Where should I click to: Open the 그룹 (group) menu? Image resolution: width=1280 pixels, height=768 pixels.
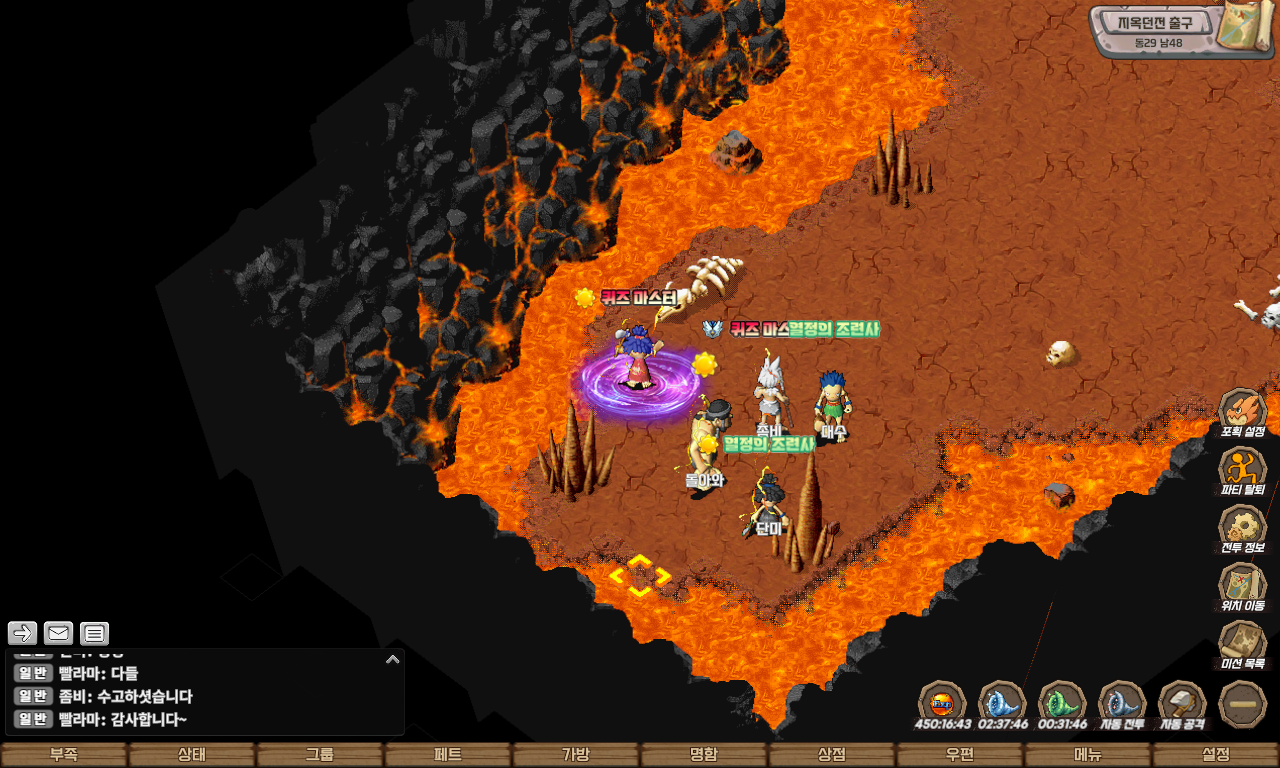[x=320, y=755]
